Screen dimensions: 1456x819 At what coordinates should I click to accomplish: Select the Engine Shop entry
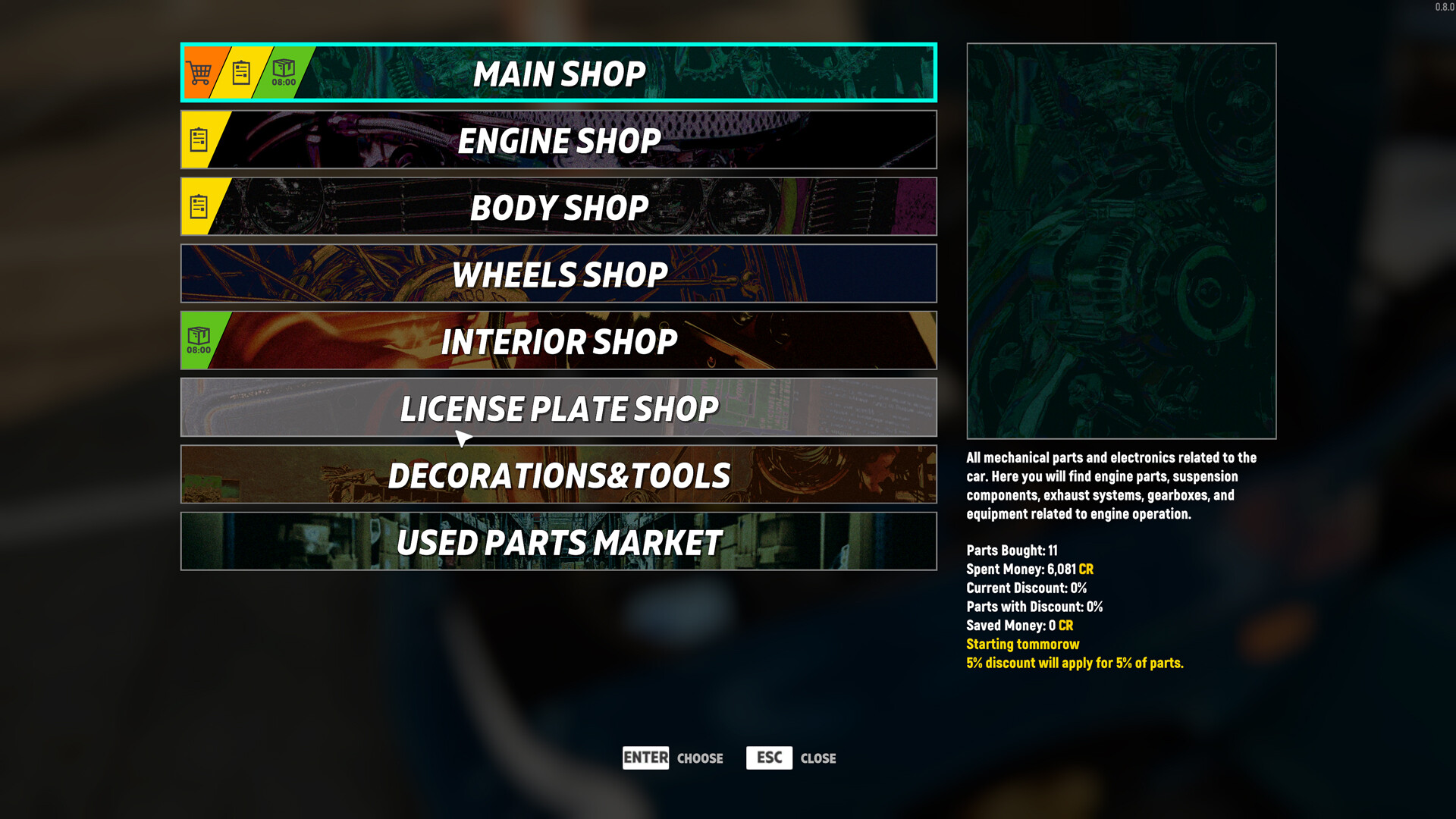click(559, 140)
